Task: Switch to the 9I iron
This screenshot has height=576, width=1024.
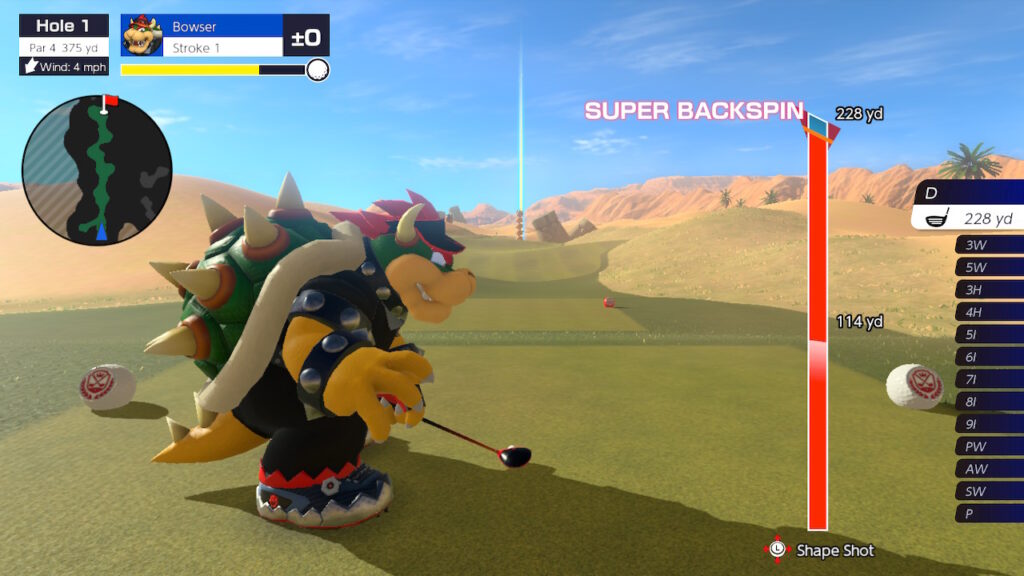Action: 989,424
